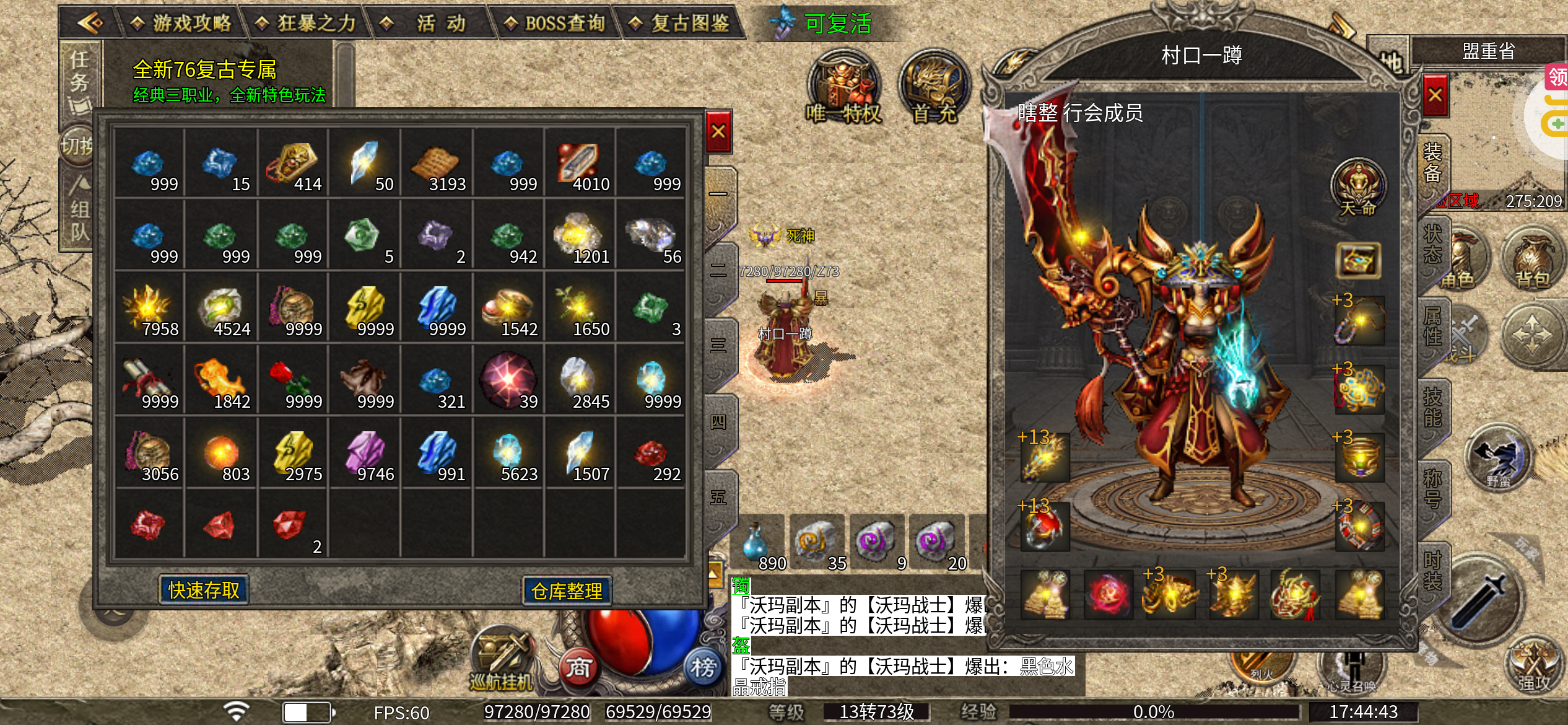The image size is (1568, 725).
Task: Close the warehouse storage window
Action: coord(718,131)
